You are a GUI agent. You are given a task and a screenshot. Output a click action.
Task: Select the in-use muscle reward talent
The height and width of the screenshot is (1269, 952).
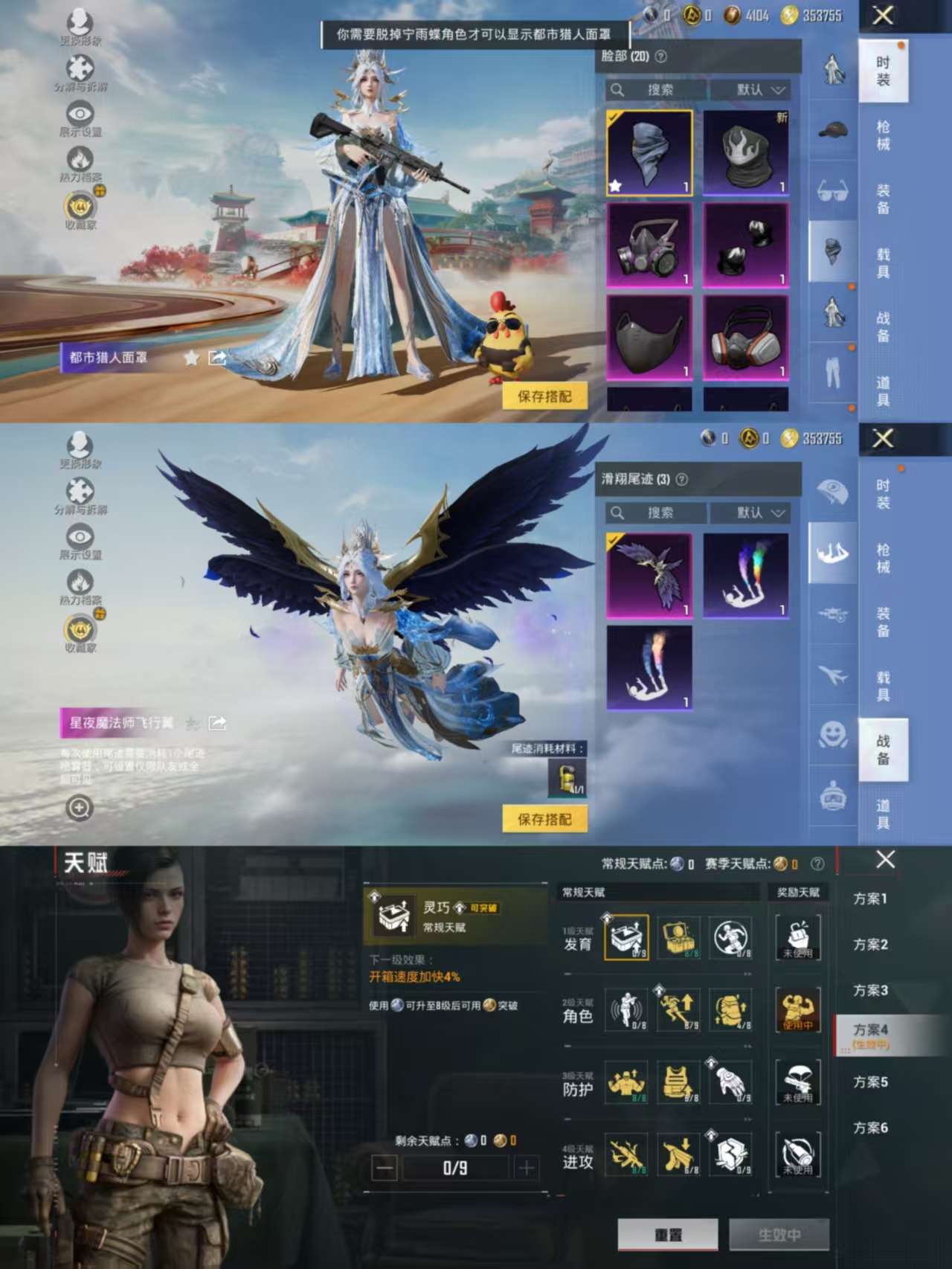(x=797, y=1010)
